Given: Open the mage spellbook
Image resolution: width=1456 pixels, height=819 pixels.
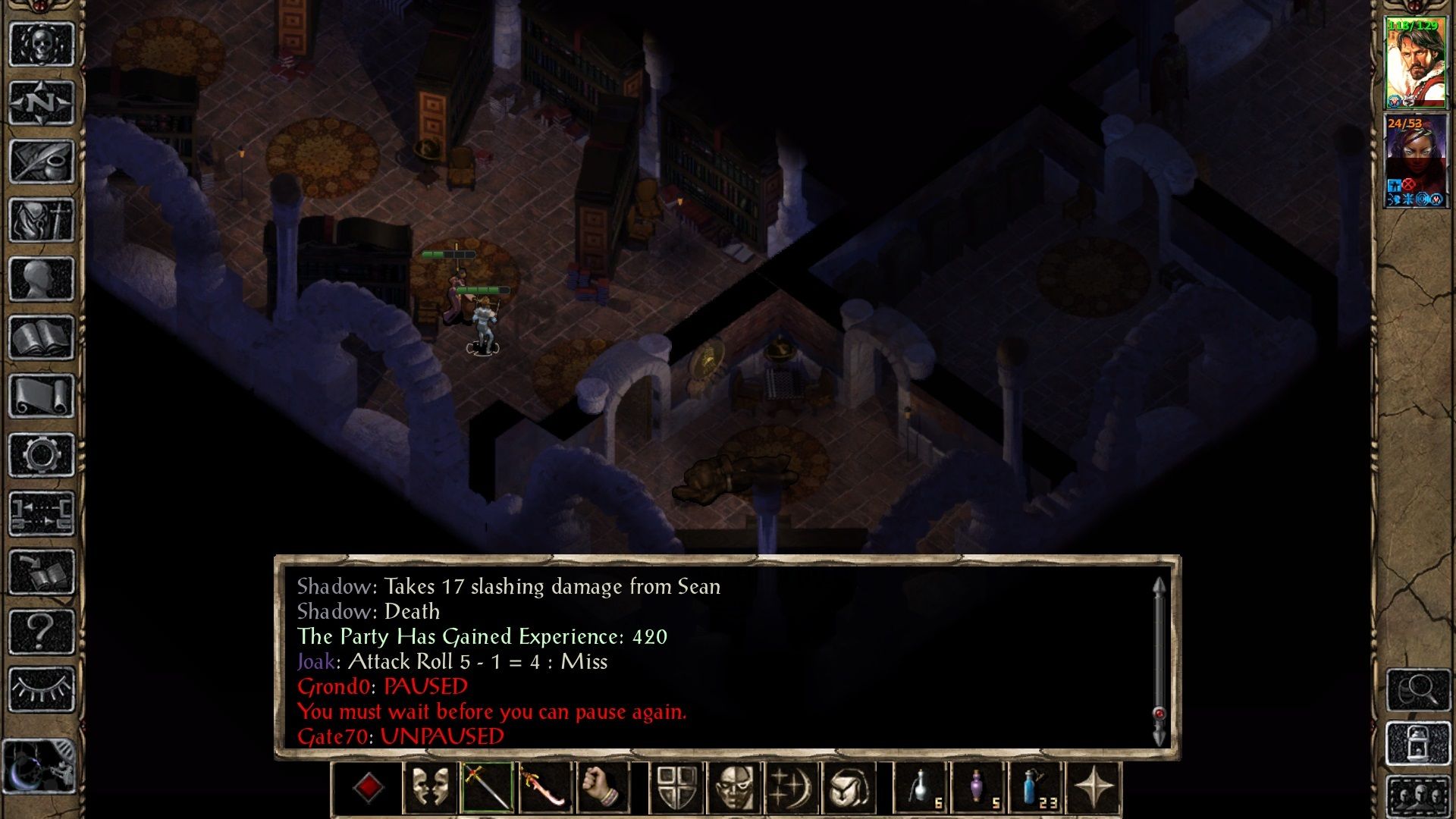Looking at the screenshot, I should [x=42, y=337].
